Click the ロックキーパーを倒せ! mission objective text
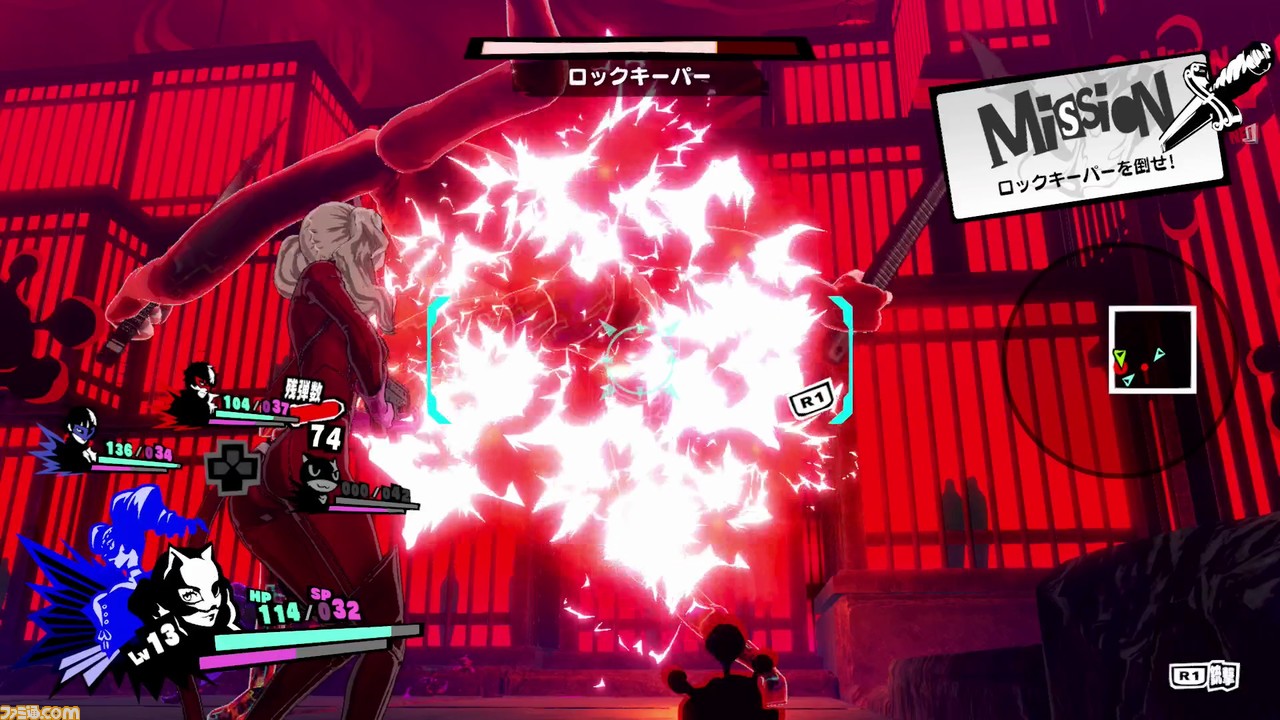The width and height of the screenshot is (1280, 720). (1085, 174)
